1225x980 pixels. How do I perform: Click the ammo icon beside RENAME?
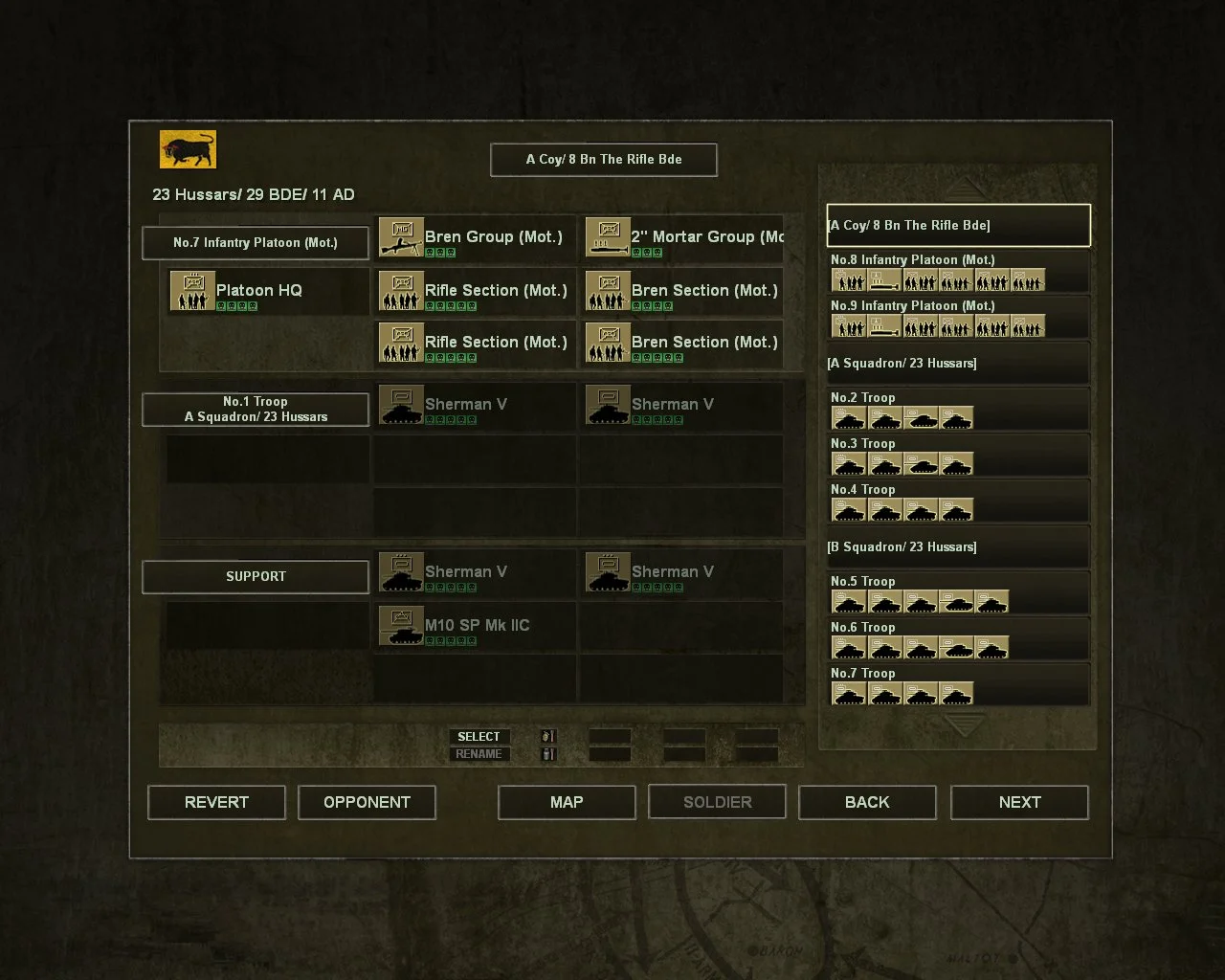(547, 754)
